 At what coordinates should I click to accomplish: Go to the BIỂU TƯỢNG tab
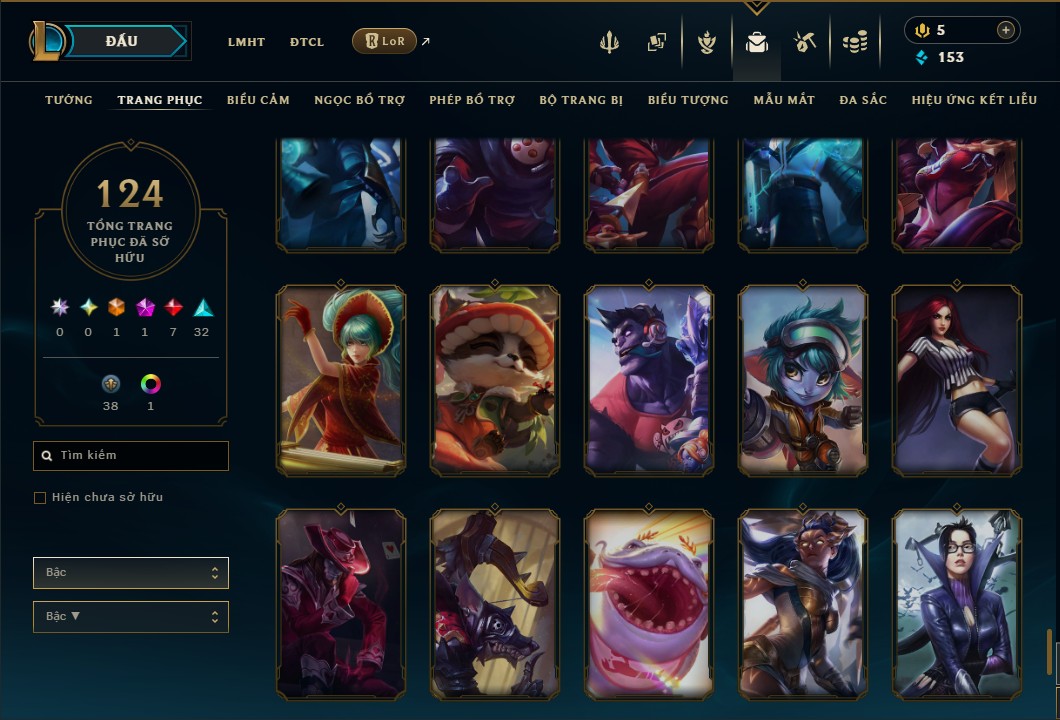coord(688,100)
